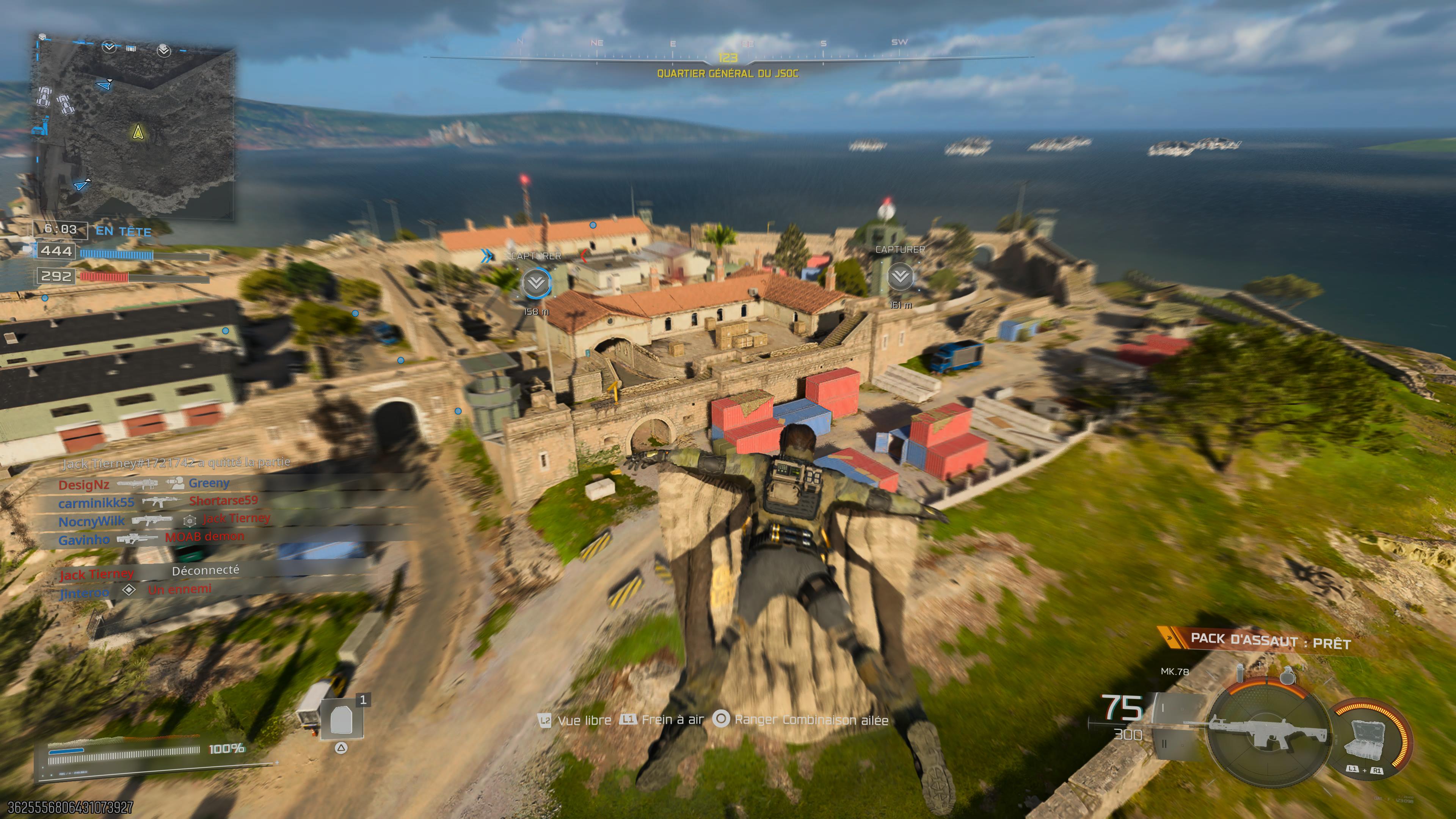Click the frag grenade icon above the weapon wheel
Screen dimensions: 1456x819
(x=1288, y=676)
